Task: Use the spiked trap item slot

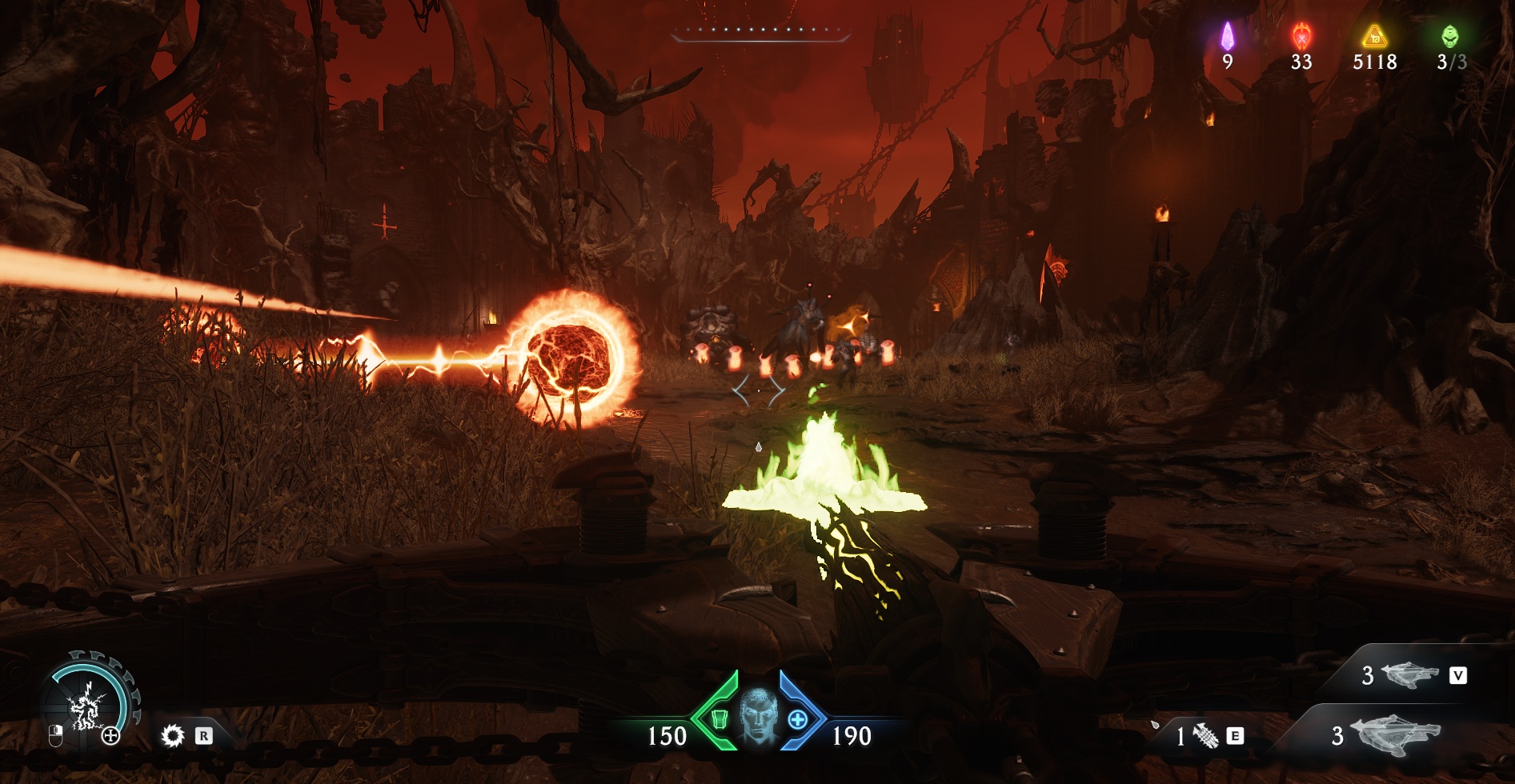Action: coord(1204,735)
